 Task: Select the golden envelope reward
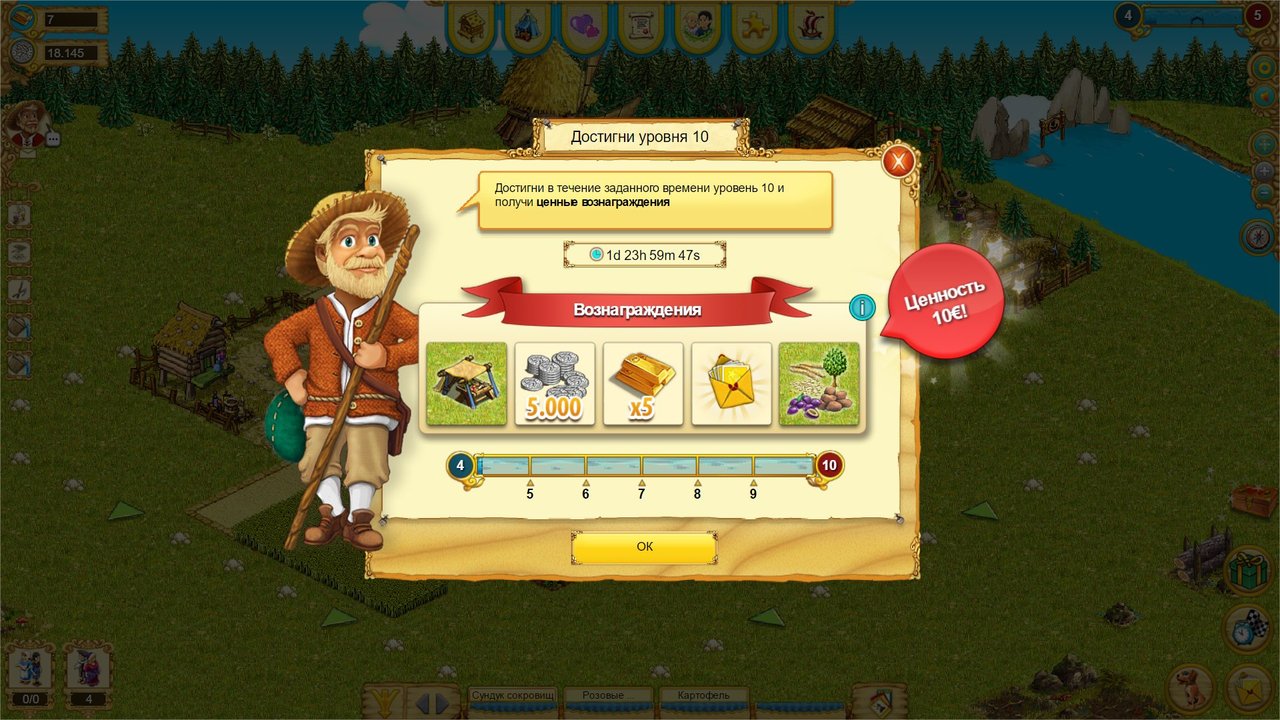click(x=731, y=383)
